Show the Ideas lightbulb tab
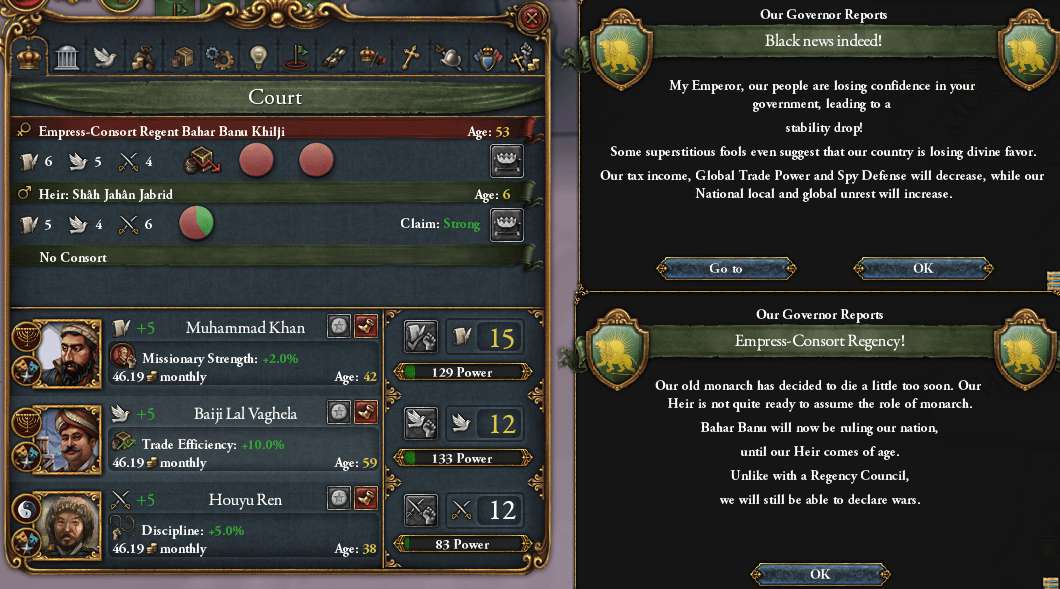The width and height of the screenshot is (1060, 589). point(258,57)
